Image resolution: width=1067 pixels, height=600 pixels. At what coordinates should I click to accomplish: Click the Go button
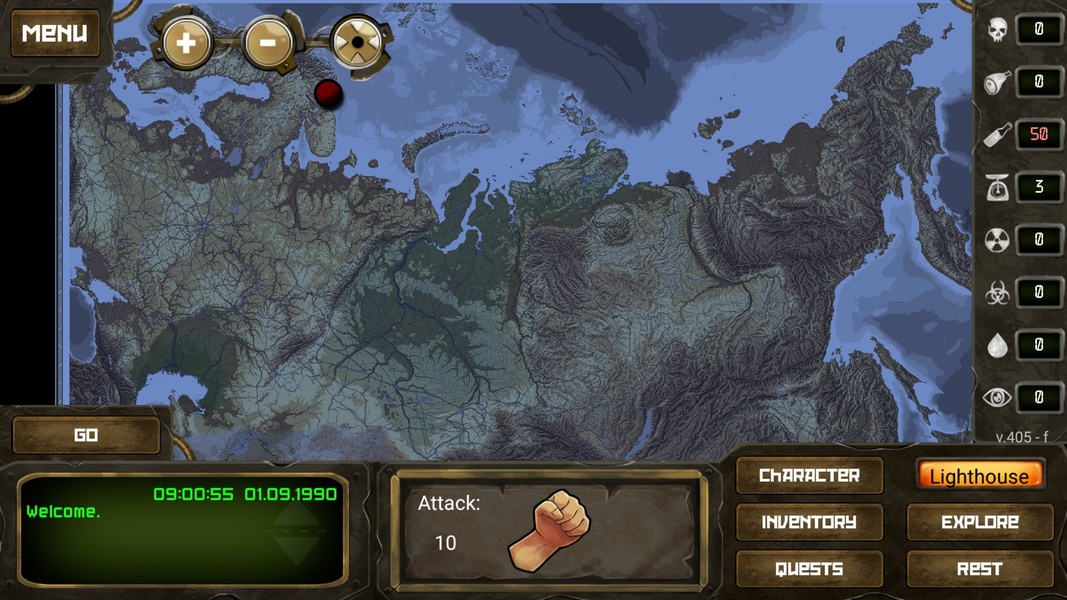tap(86, 435)
